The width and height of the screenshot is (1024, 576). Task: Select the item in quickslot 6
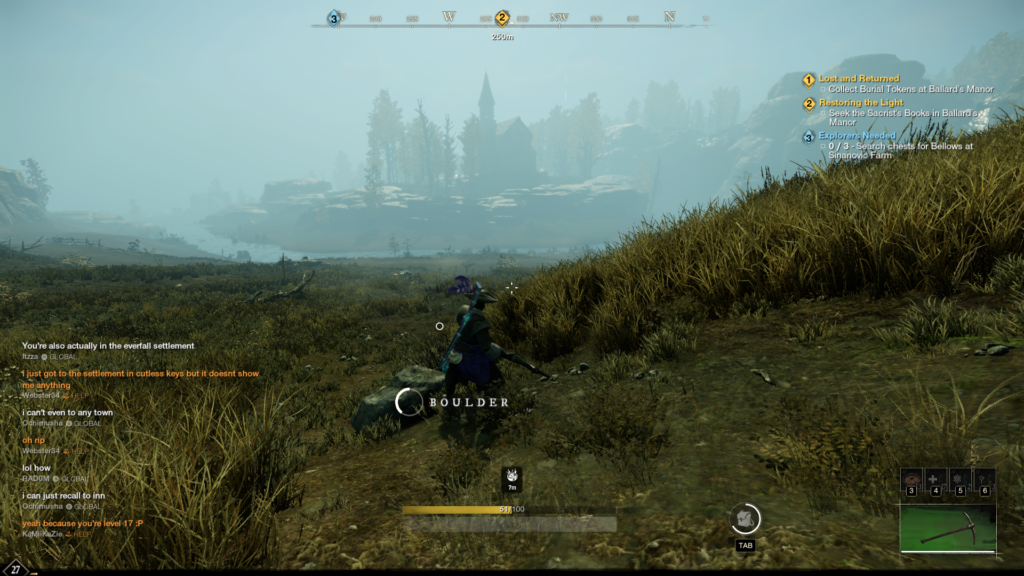tap(984, 478)
